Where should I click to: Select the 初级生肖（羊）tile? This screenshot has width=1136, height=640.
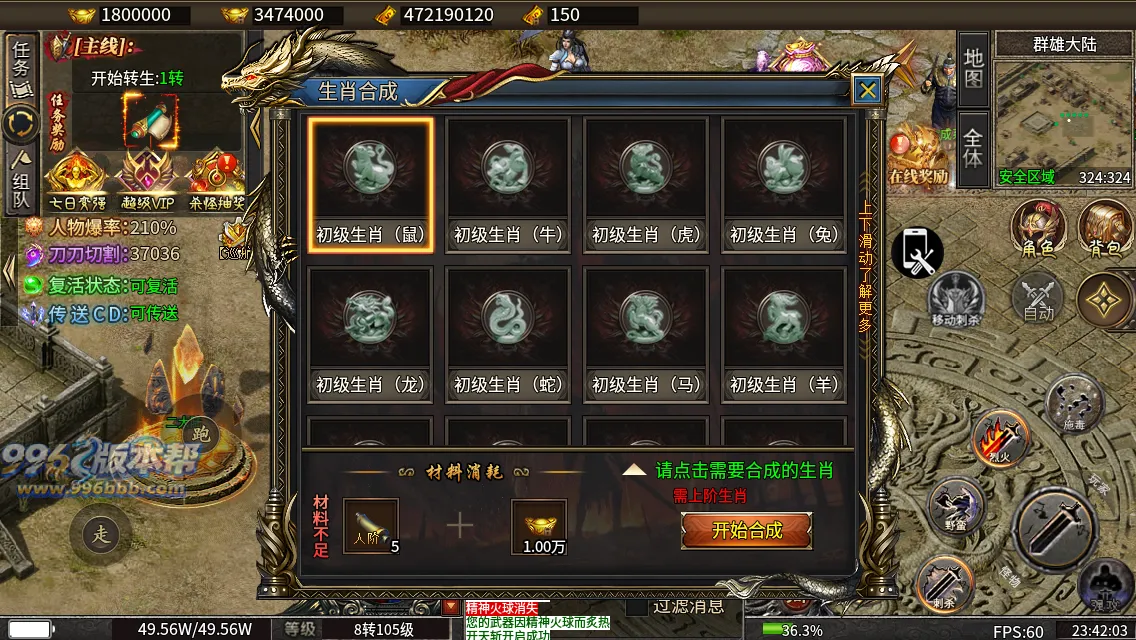pyautogui.click(x=784, y=335)
